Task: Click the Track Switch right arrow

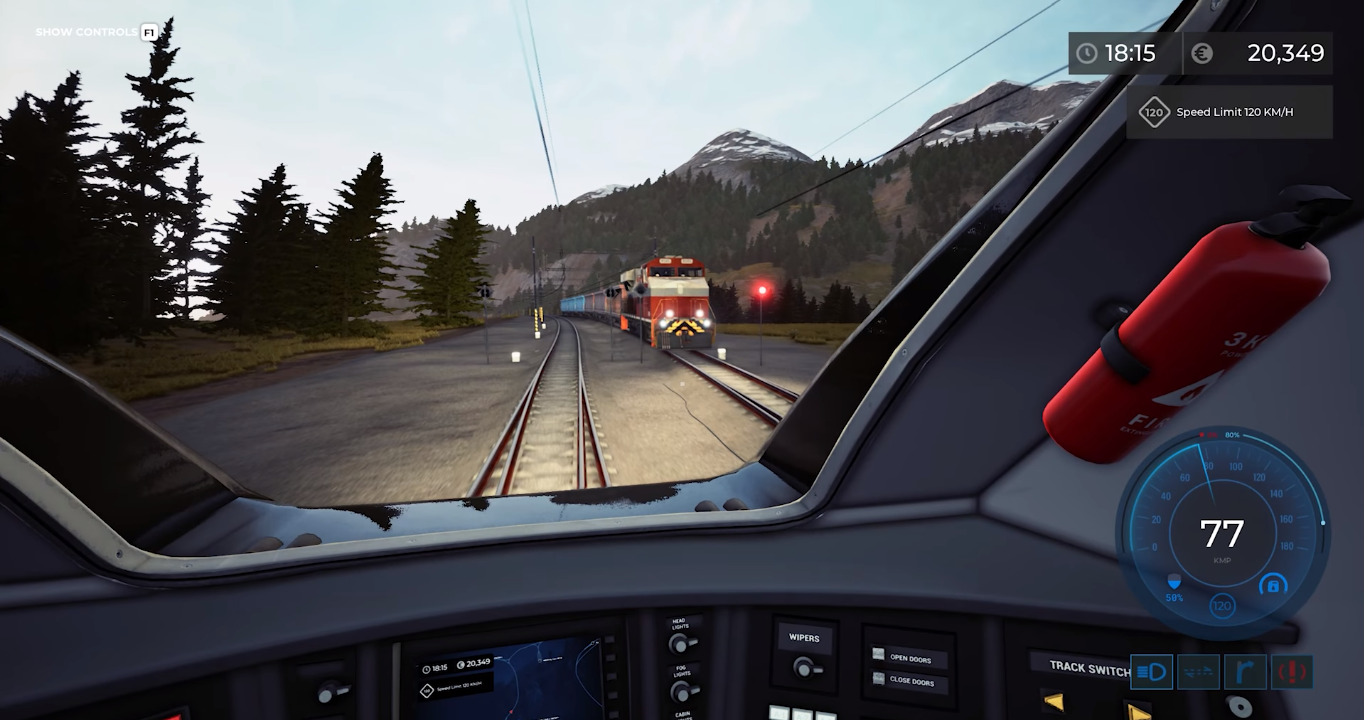Action: tap(1138, 711)
